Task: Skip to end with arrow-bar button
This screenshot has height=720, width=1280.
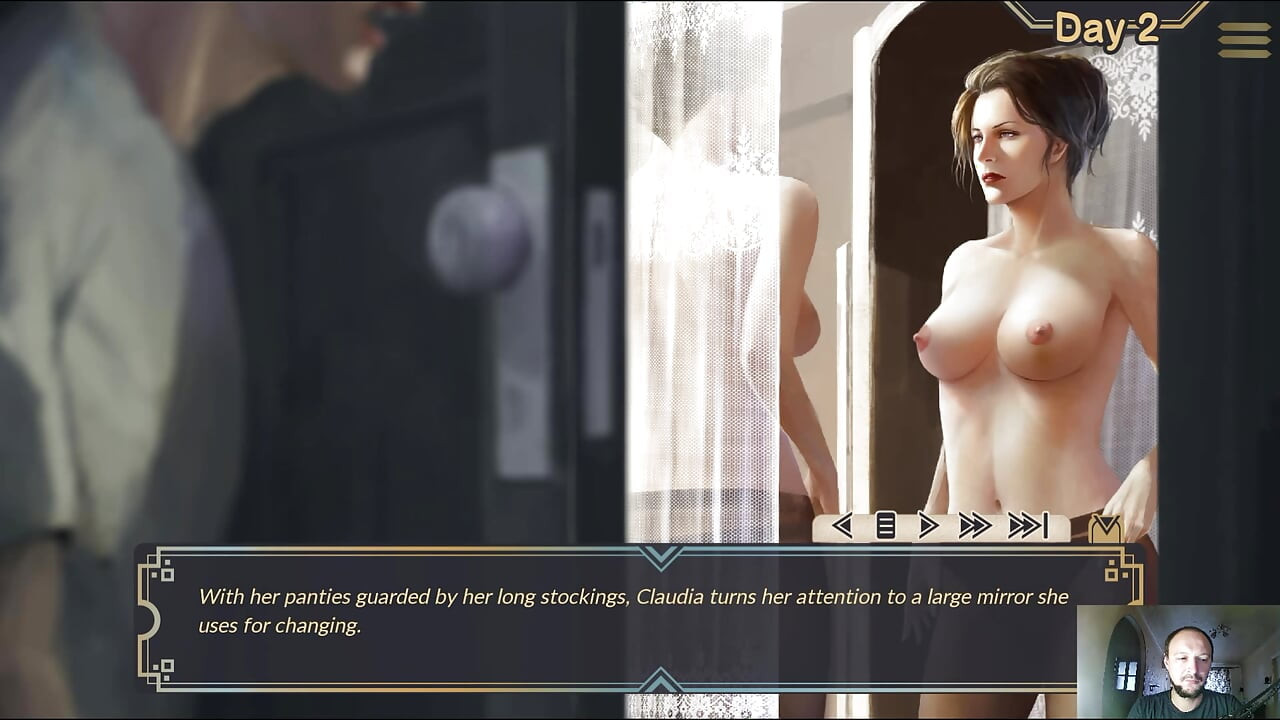Action: (x=1027, y=525)
